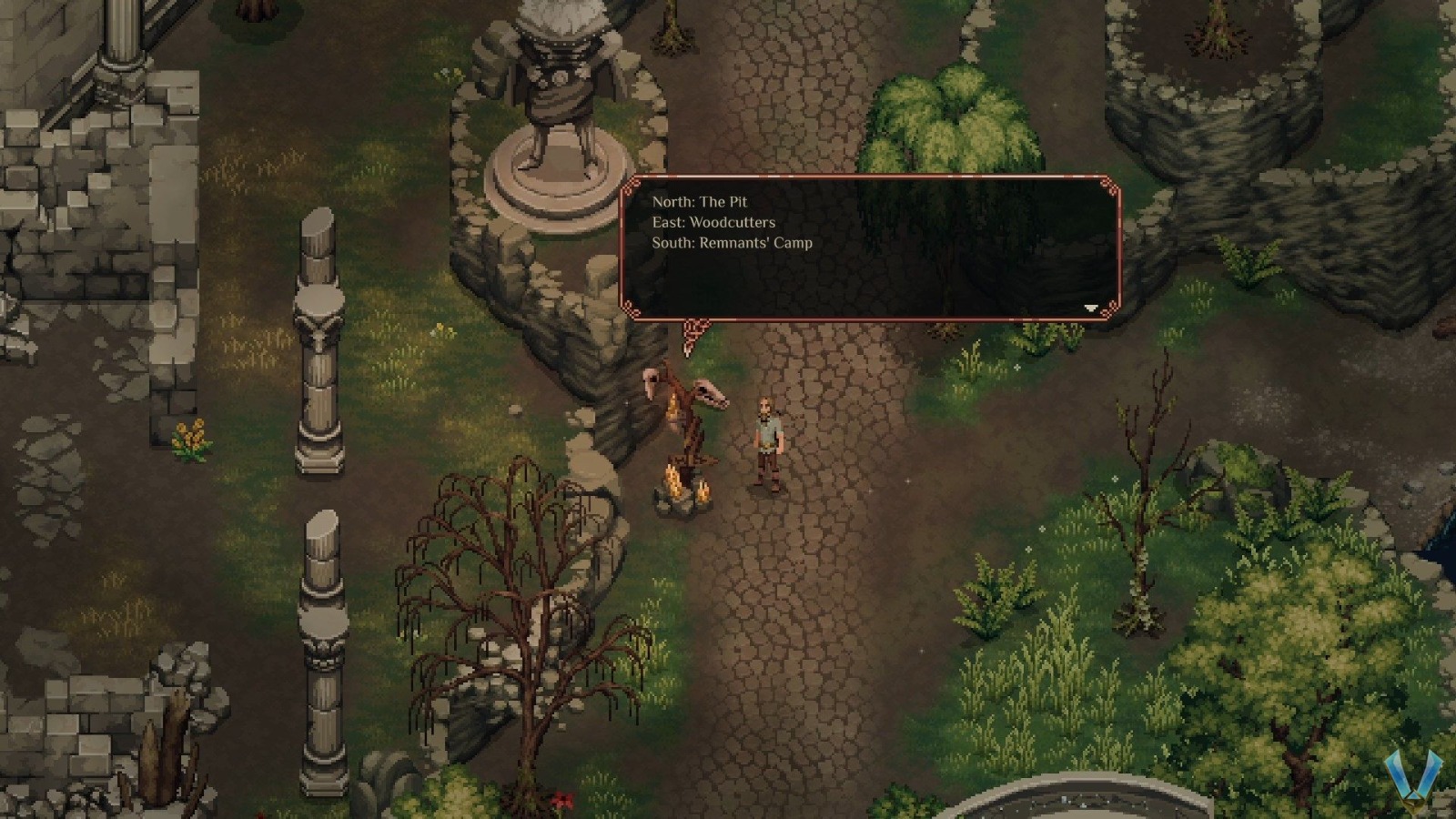Click the continue arrow in the dialog box
1456x819 pixels.
tap(1089, 308)
